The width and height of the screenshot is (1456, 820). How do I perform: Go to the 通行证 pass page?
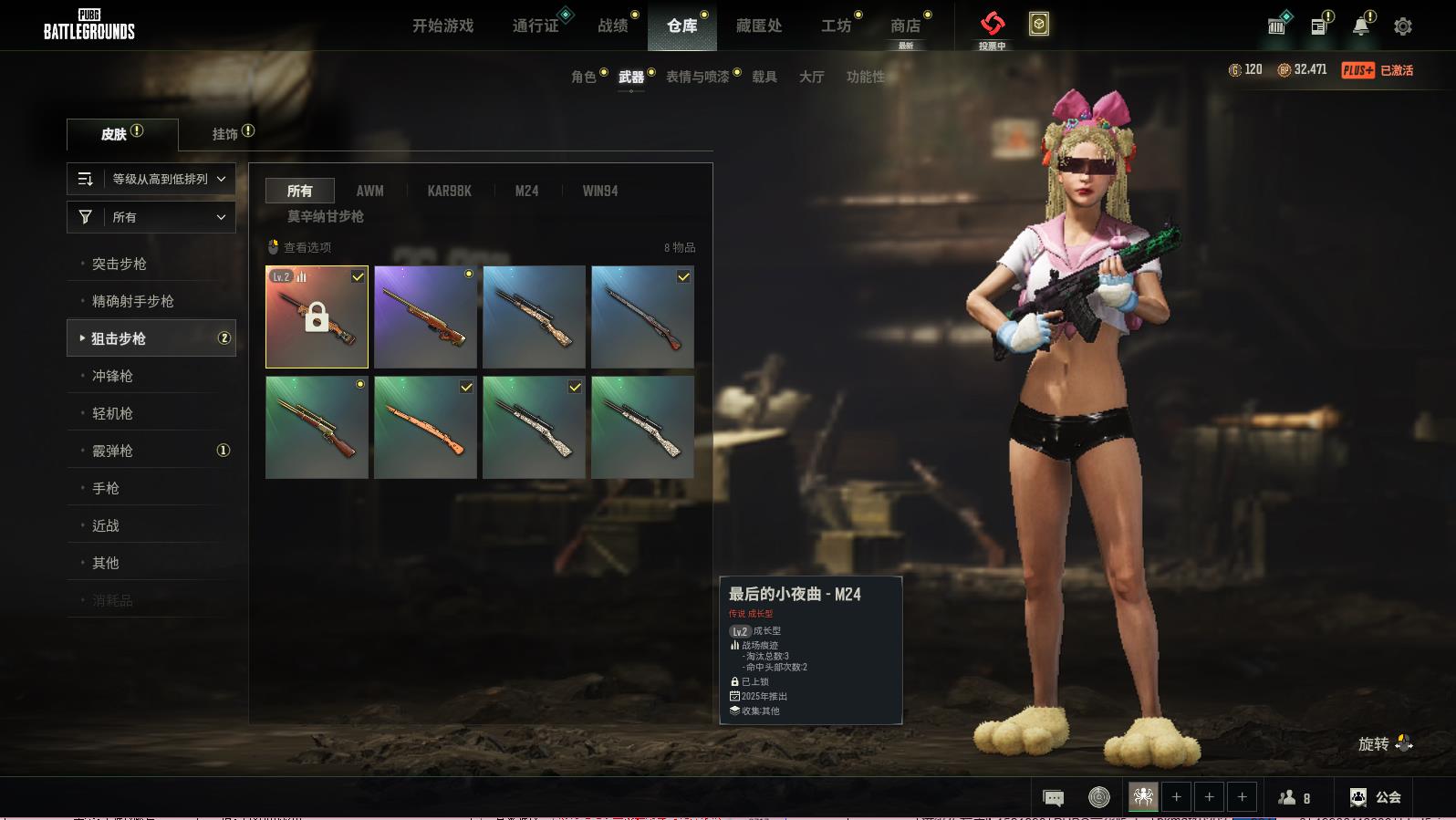pos(536,26)
